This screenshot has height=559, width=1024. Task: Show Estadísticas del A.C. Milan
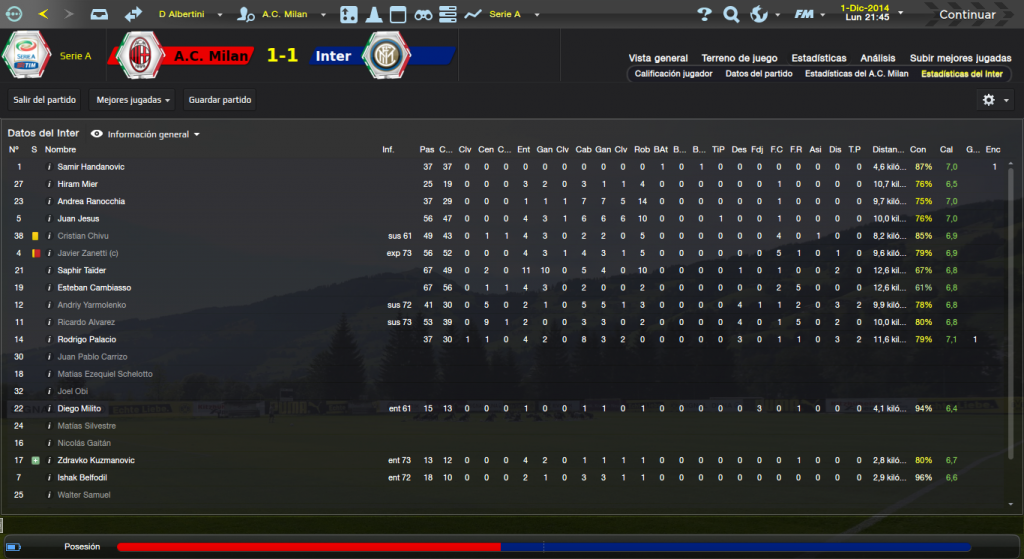click(856, 74)
